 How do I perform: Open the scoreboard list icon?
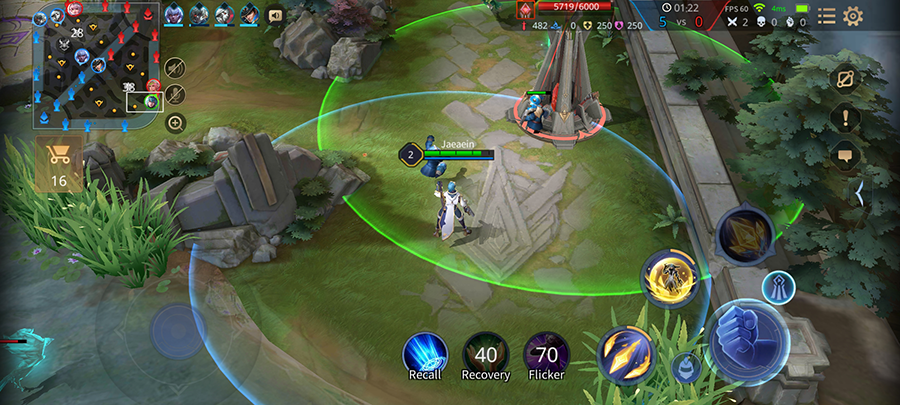827,15
